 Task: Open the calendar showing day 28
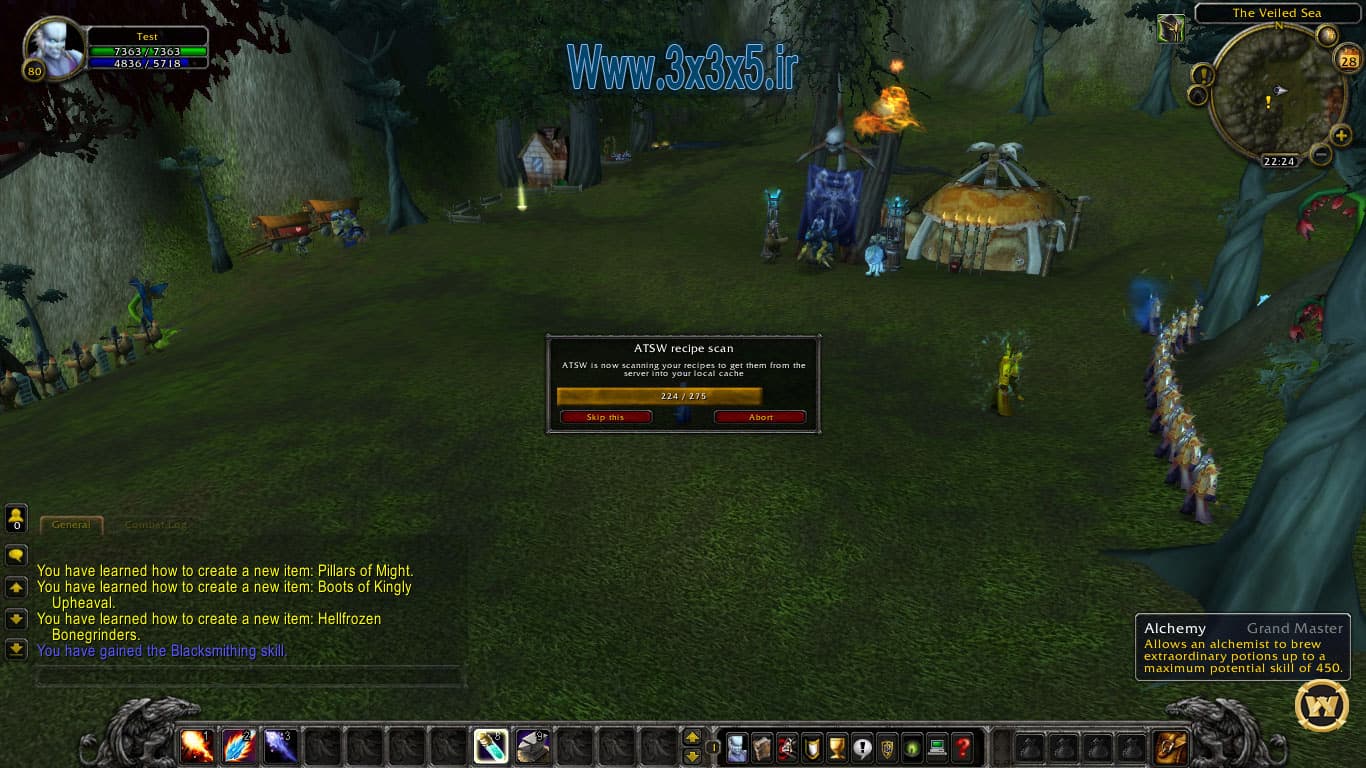(x=1346, y=61)
